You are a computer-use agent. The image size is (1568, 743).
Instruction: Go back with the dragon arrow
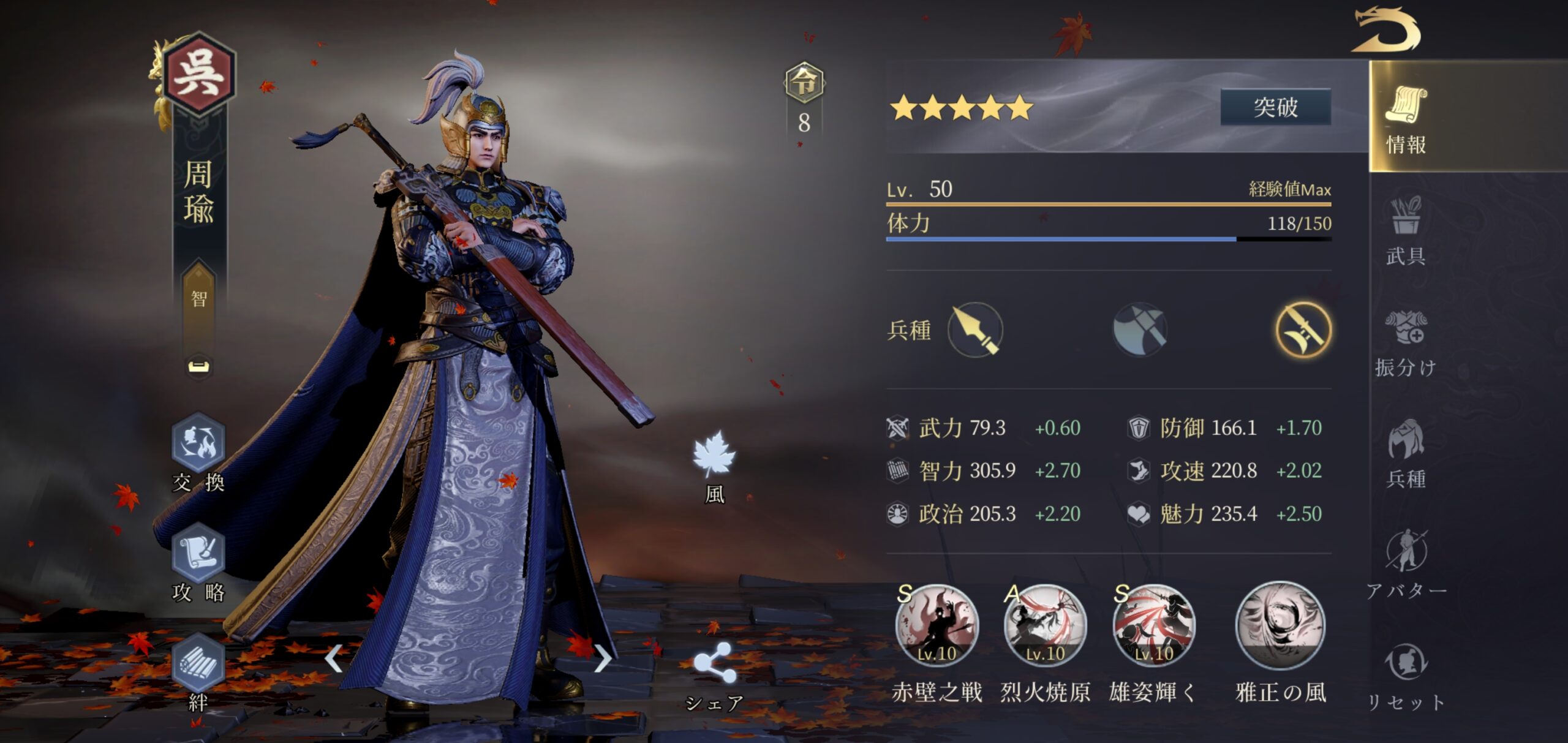tap(1387, 31)
